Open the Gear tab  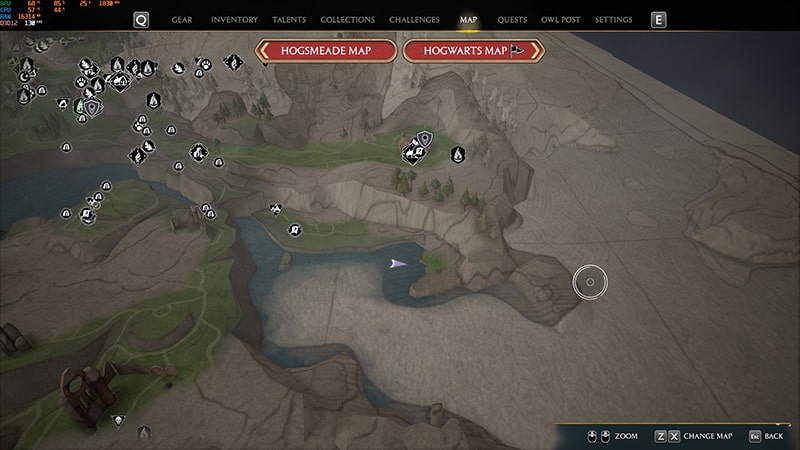click(x=182, y=20)
